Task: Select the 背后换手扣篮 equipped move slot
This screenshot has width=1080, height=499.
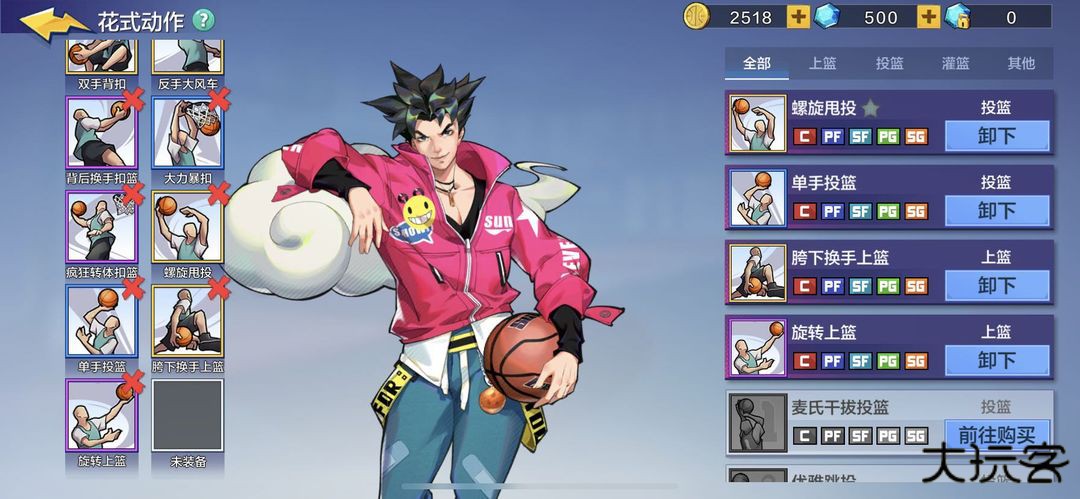Action: 101,132
